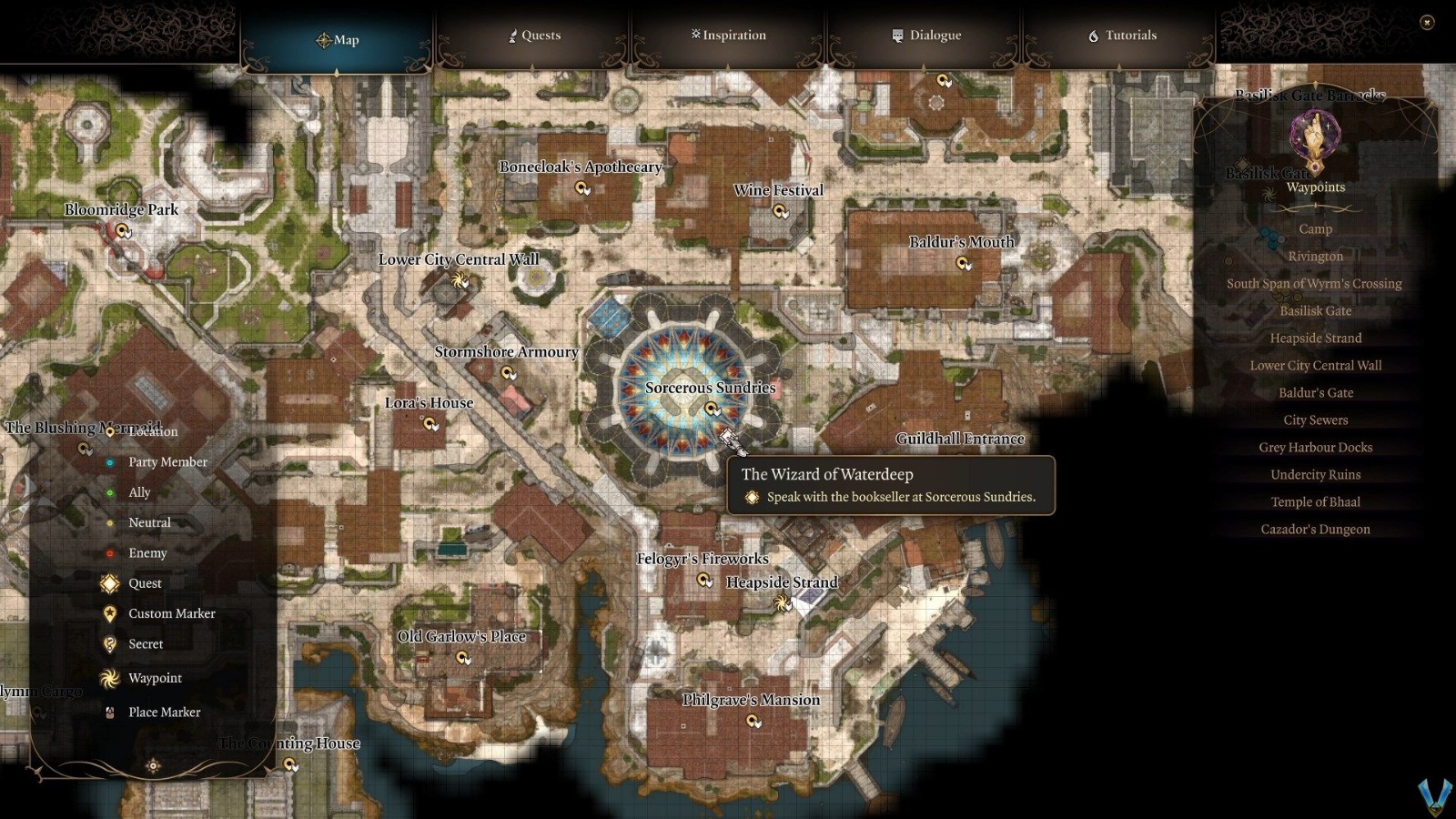This screenshot has width=1456, height=819.
Task: Select the Philgrave's Mansion marker
Action: click(x=753, y=721)
